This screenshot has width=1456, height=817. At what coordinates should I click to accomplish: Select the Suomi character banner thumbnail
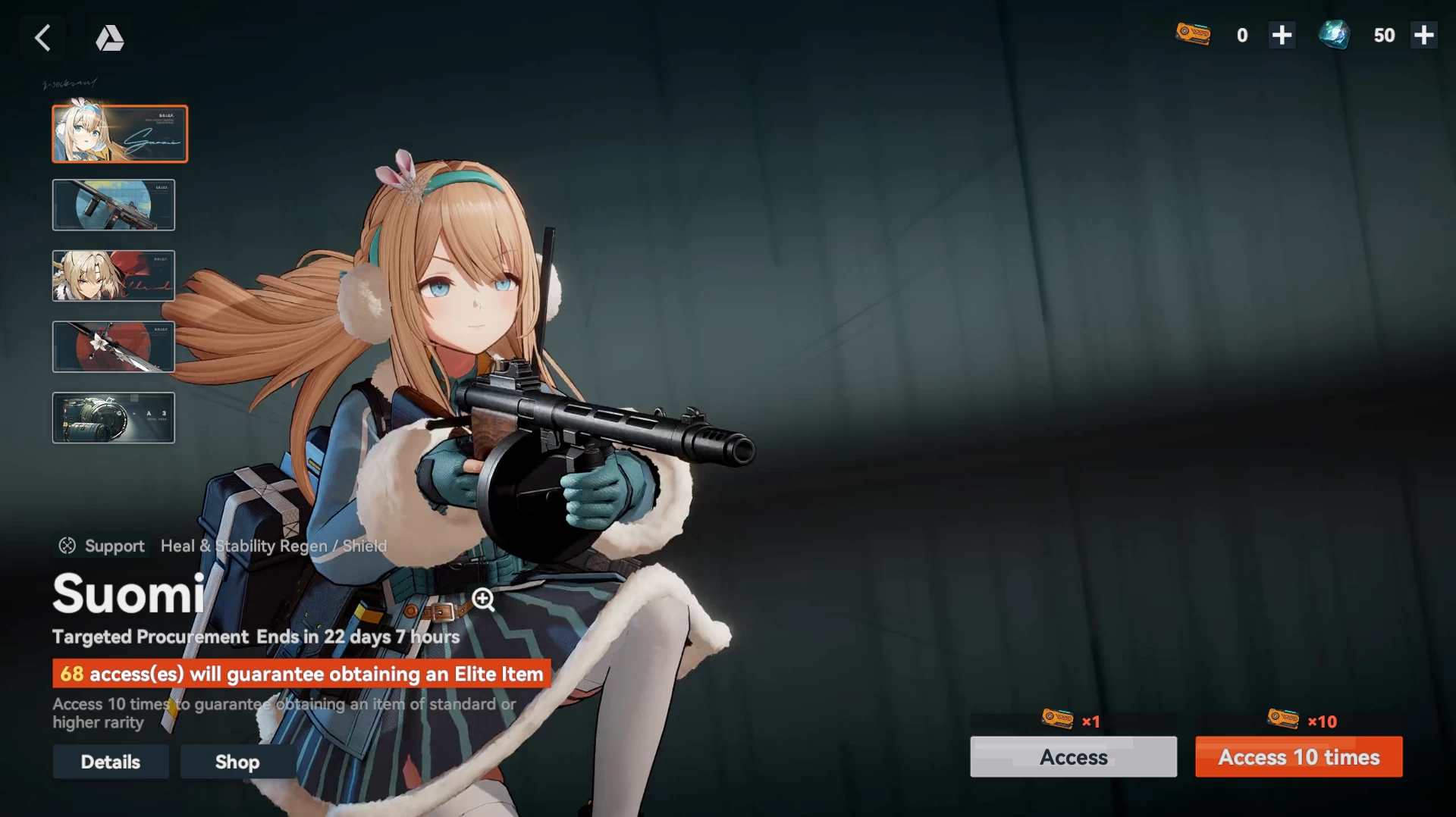pyautogui.click(x=120, y=134)
